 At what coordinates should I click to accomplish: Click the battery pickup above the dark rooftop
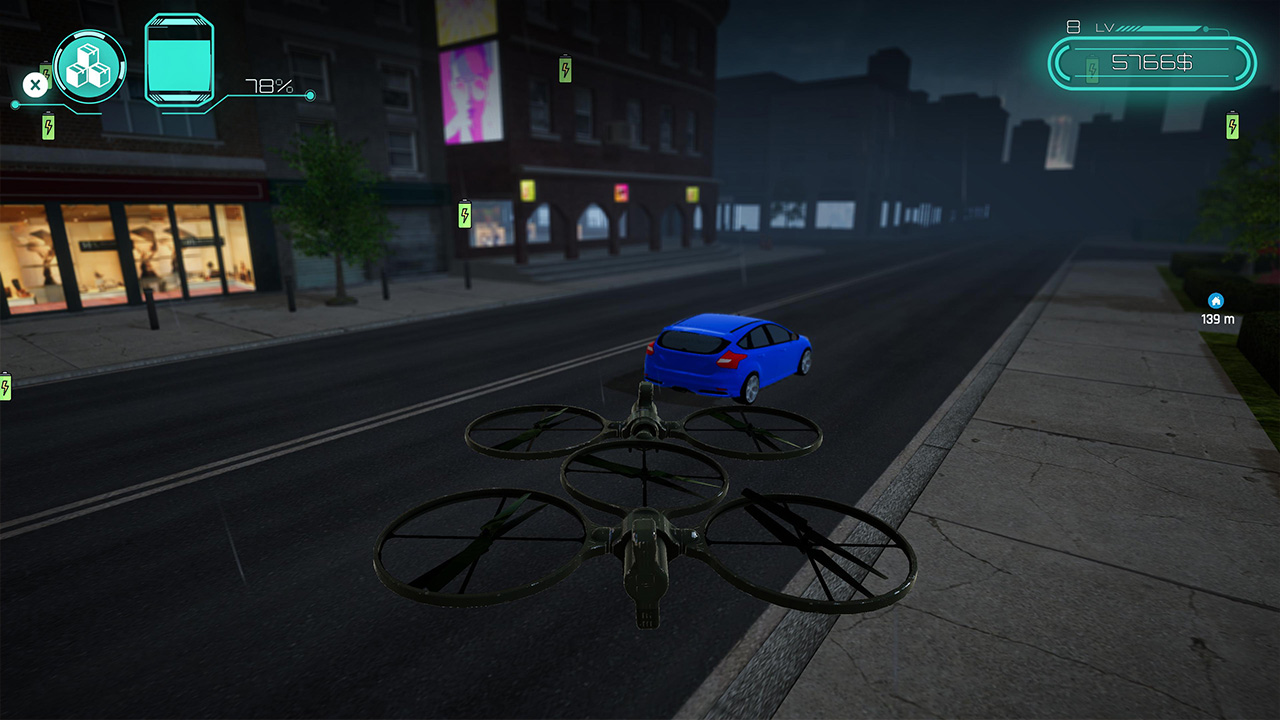point(566,70)
